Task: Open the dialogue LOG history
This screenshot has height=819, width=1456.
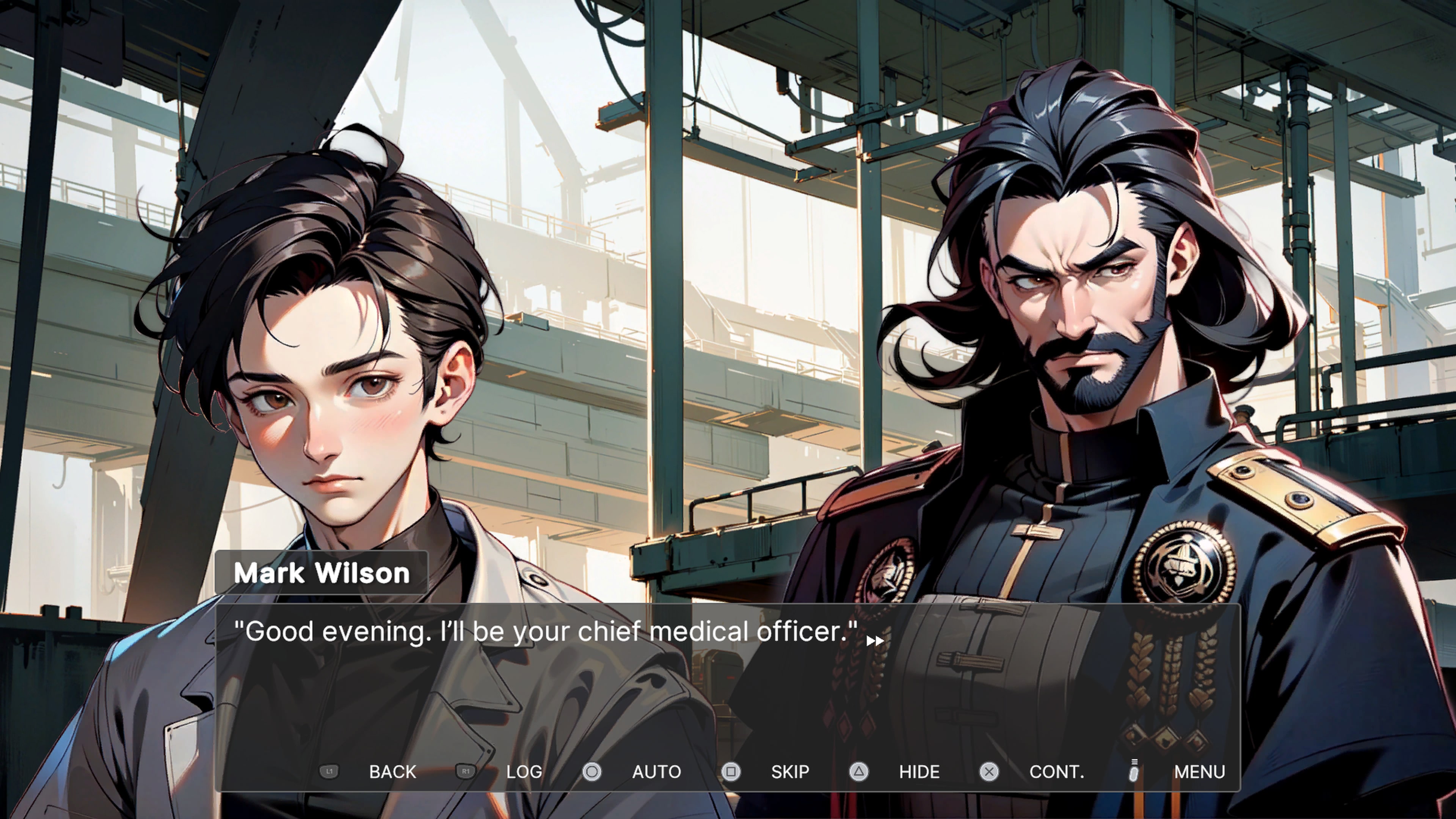Action: [523, 772]
